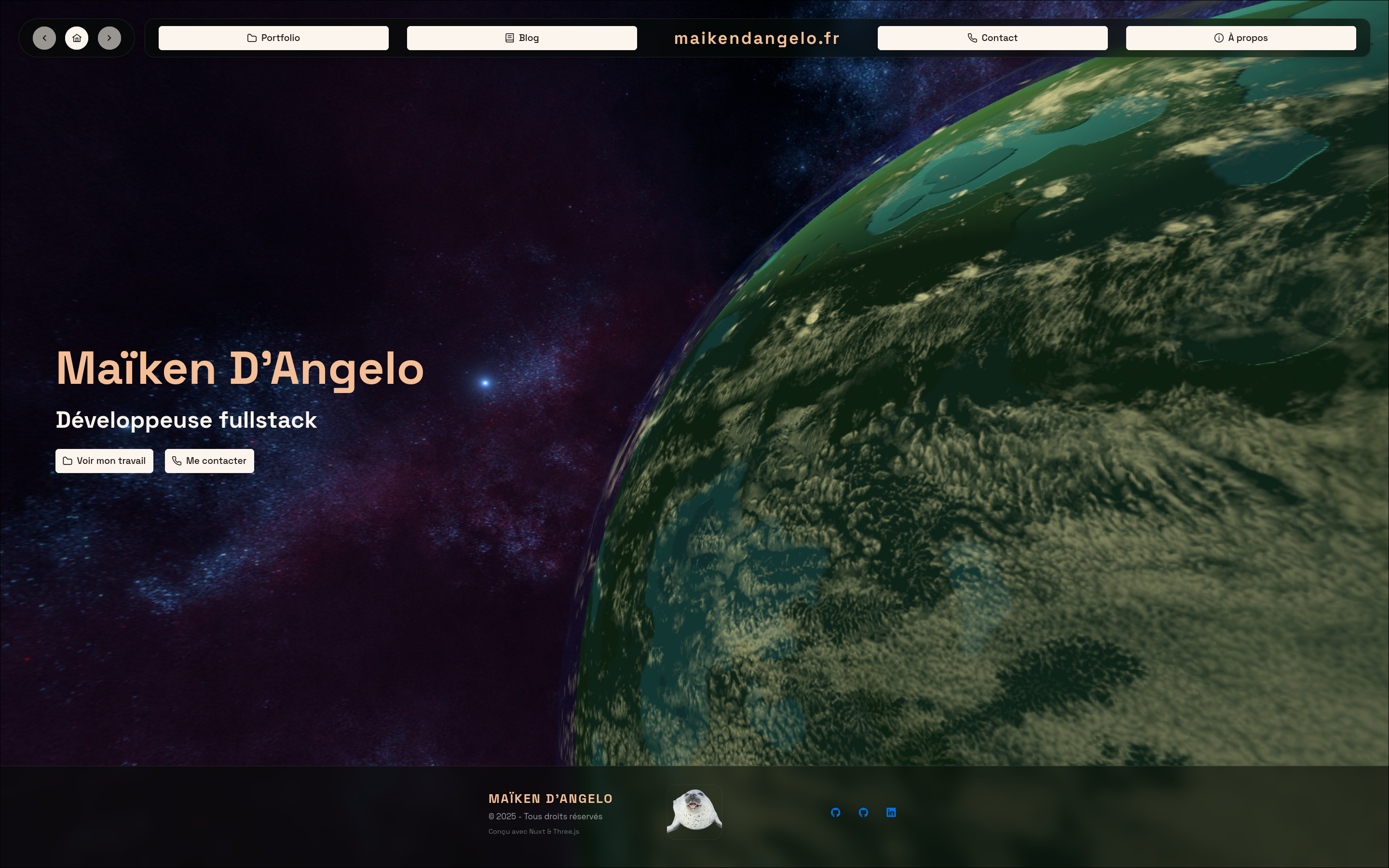Show the À propos page

tap(1240, 38)
